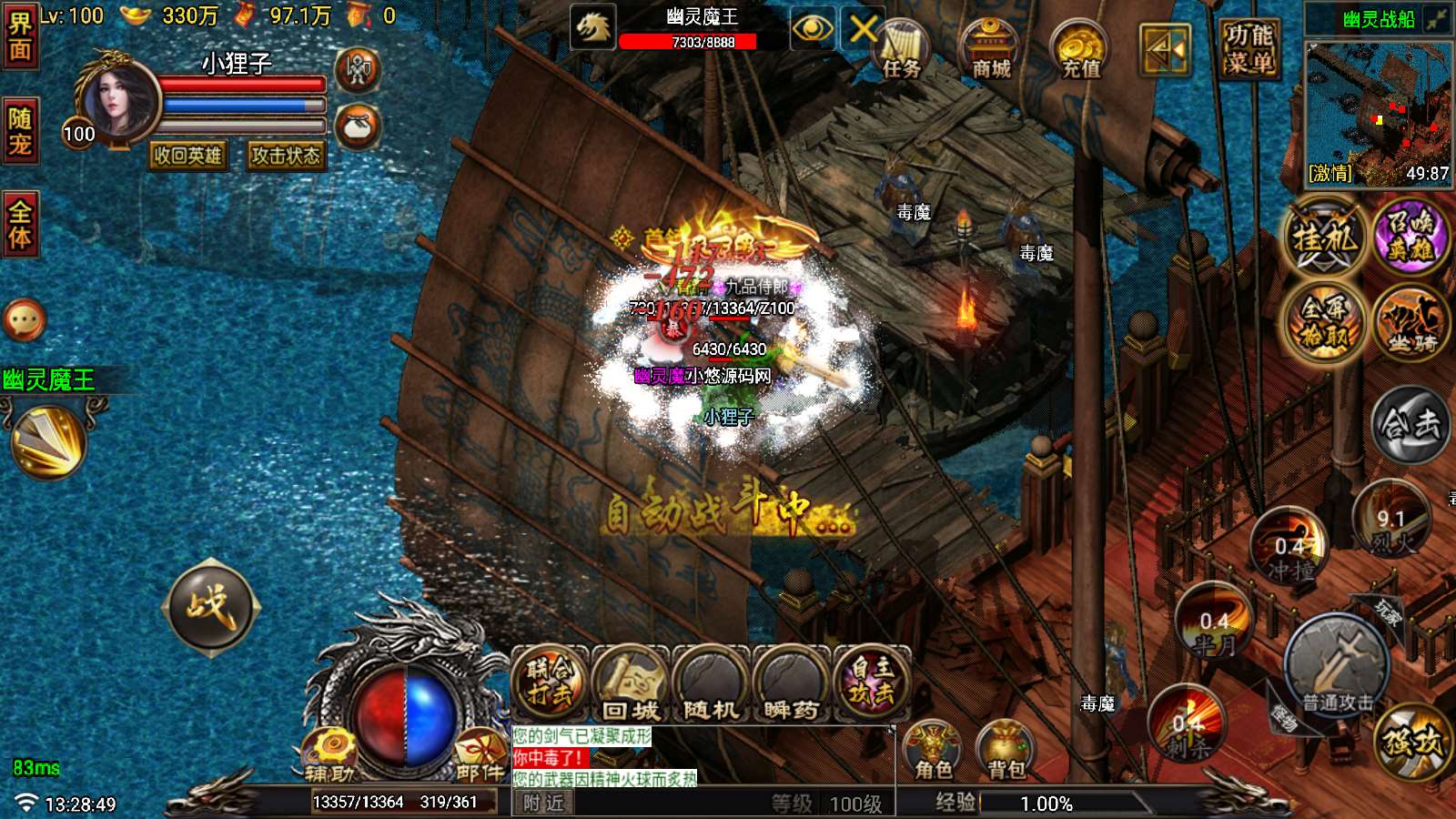Viewport: 1456px width, 819px height.
Task: Toggle the 攻击状态 attack state button
Action: point(286,156)
